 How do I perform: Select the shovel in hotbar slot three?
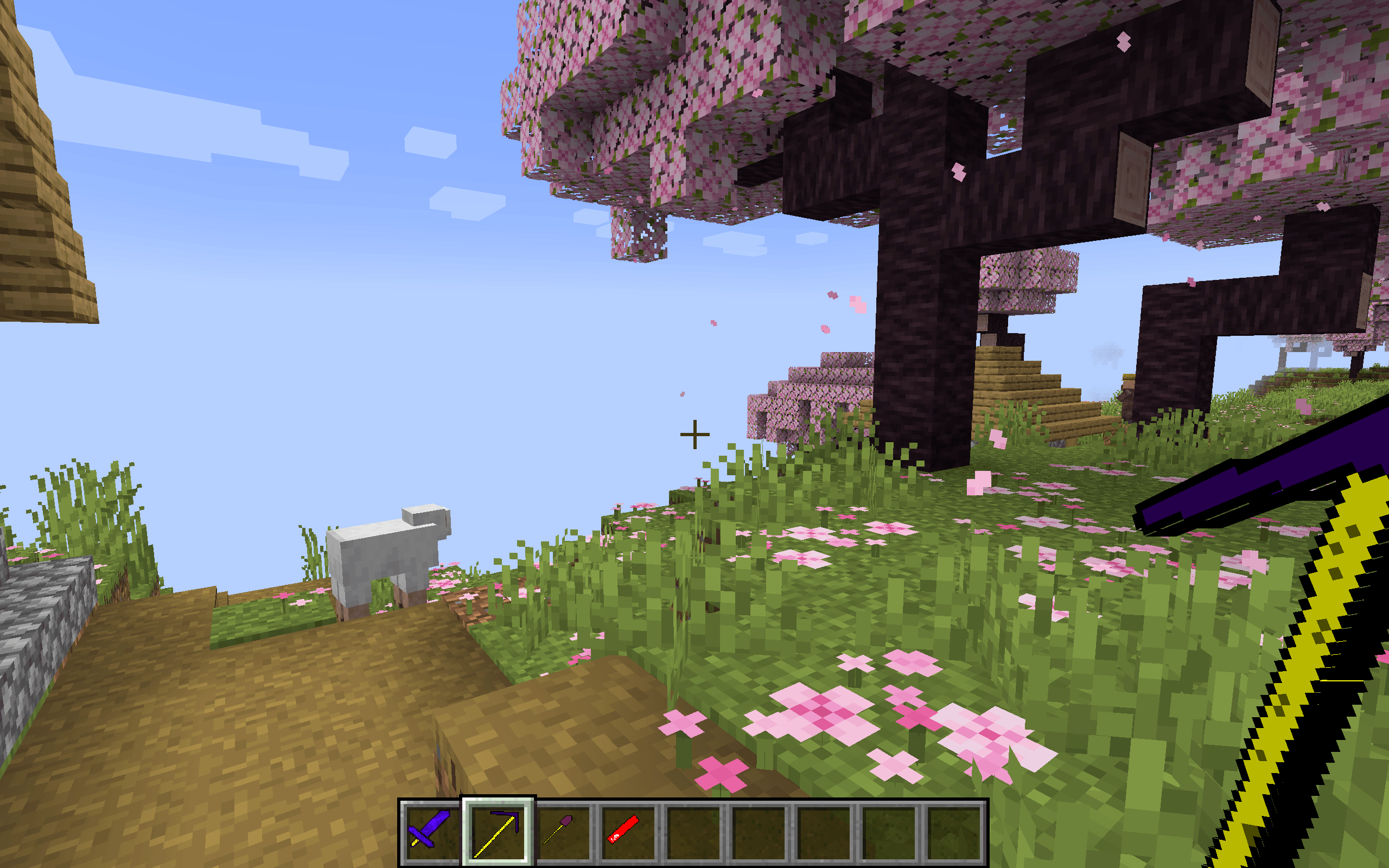click(565, 832)
